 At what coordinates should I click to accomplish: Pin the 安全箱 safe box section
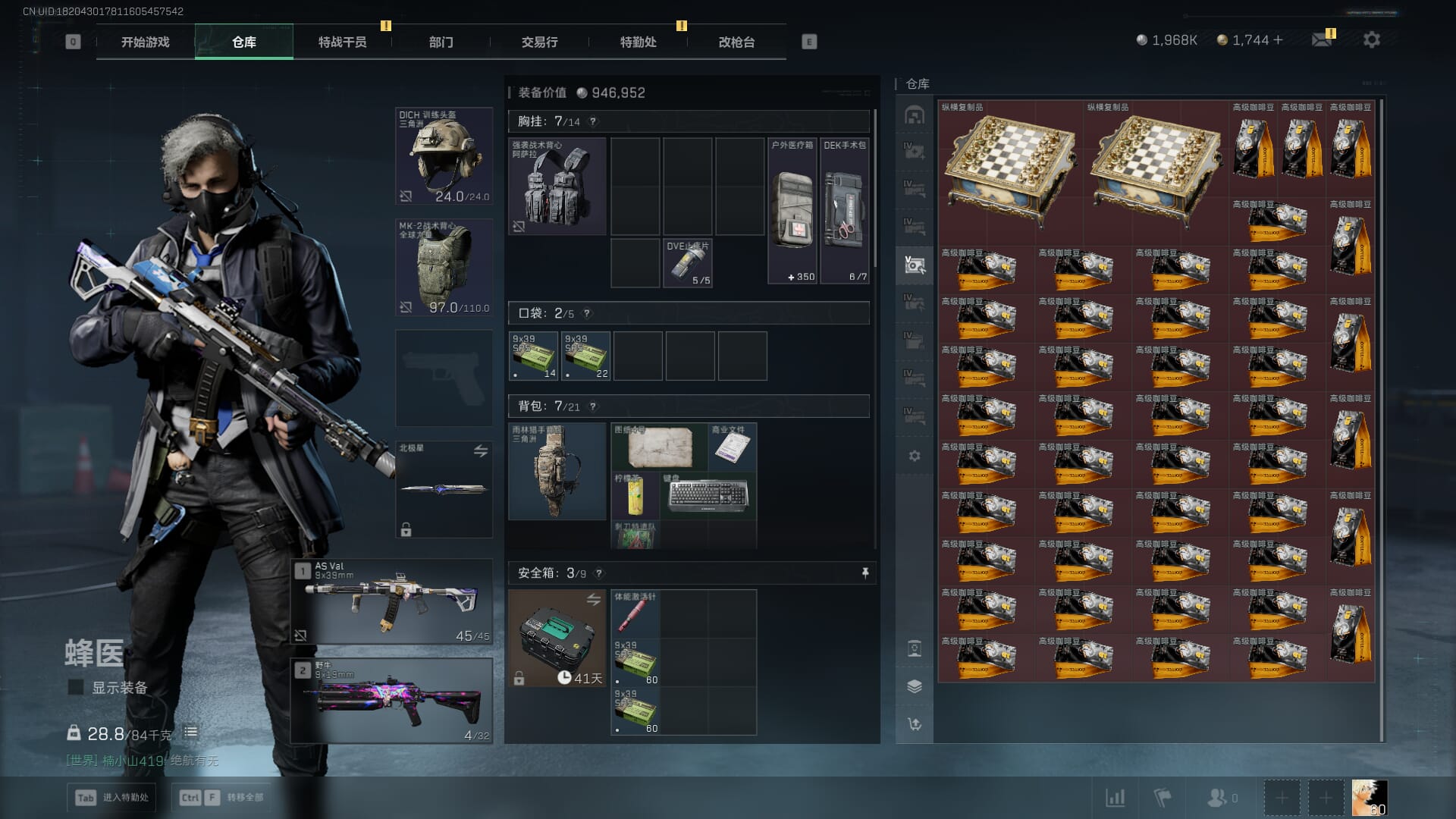pyautogui.click(x=865, y=573)
